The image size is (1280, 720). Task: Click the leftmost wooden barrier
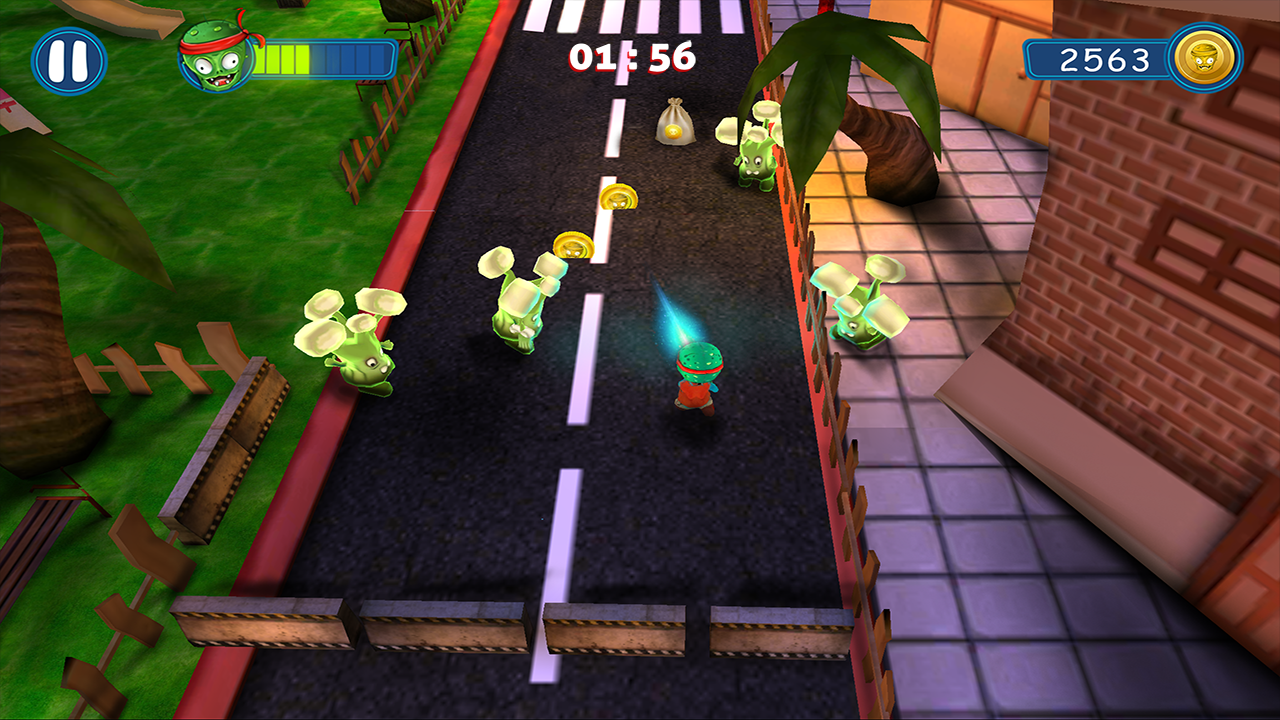click(x=258, y=623)
